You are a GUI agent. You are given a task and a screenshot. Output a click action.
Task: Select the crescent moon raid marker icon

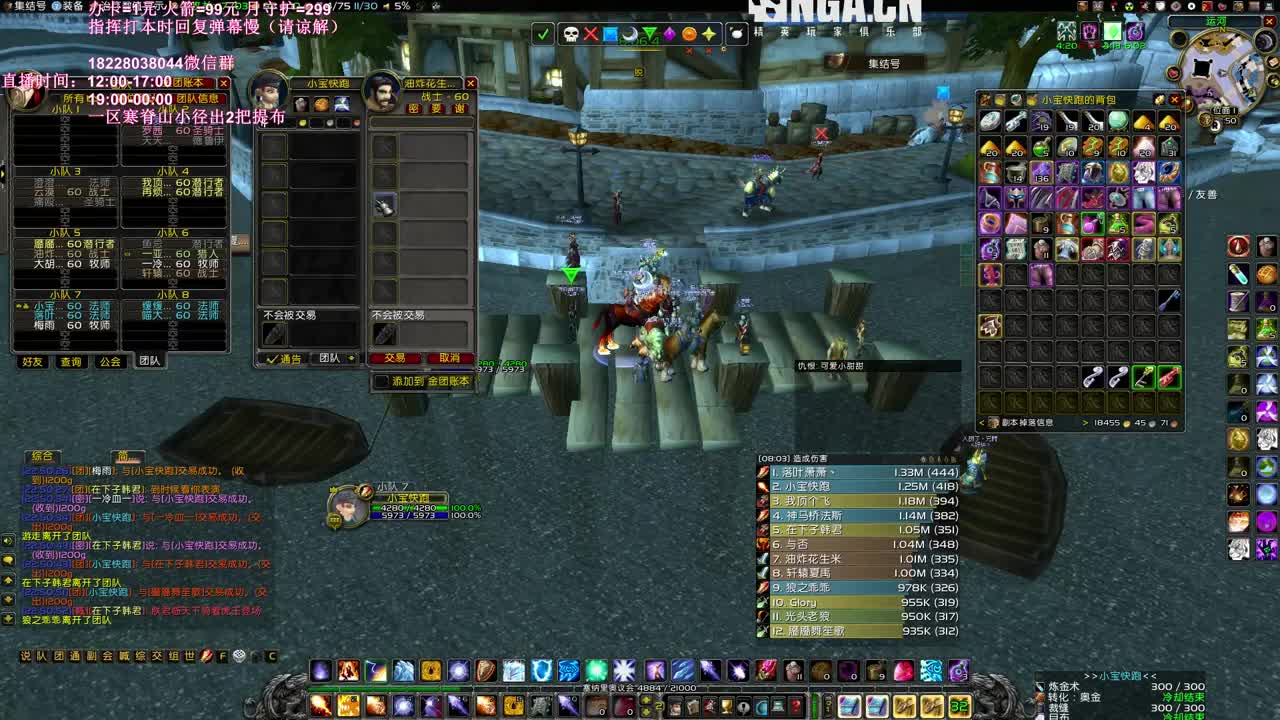[x=630, y=33]
